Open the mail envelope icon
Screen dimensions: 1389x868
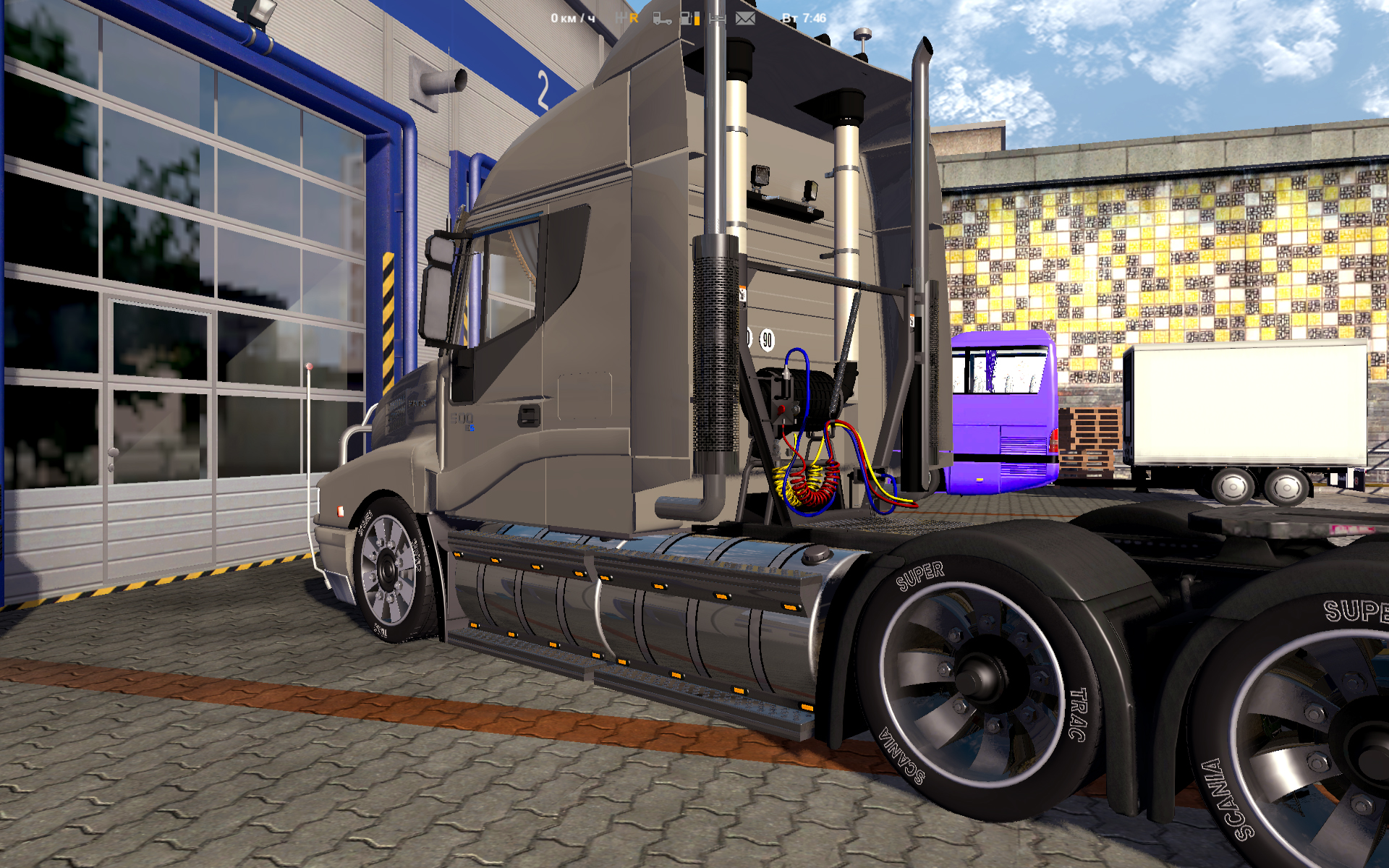click(x=745, y=18)
